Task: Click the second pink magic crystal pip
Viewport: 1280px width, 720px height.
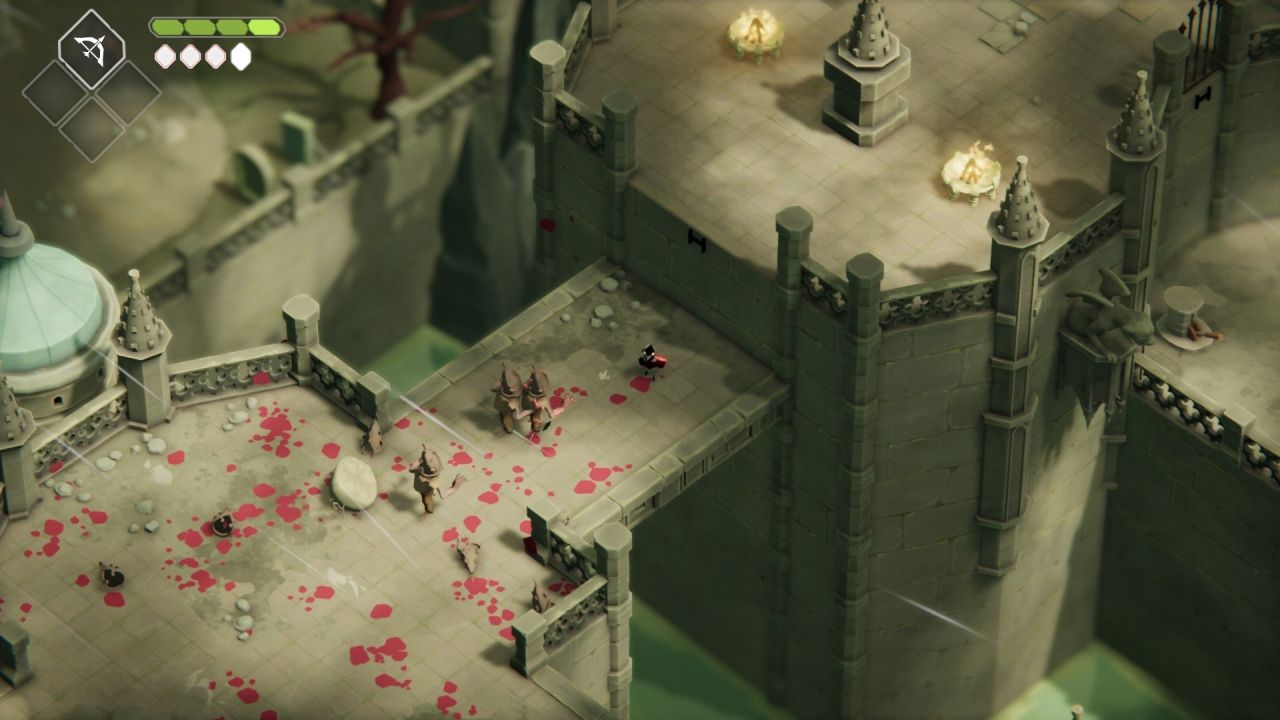Action: [x=190, y=55]
